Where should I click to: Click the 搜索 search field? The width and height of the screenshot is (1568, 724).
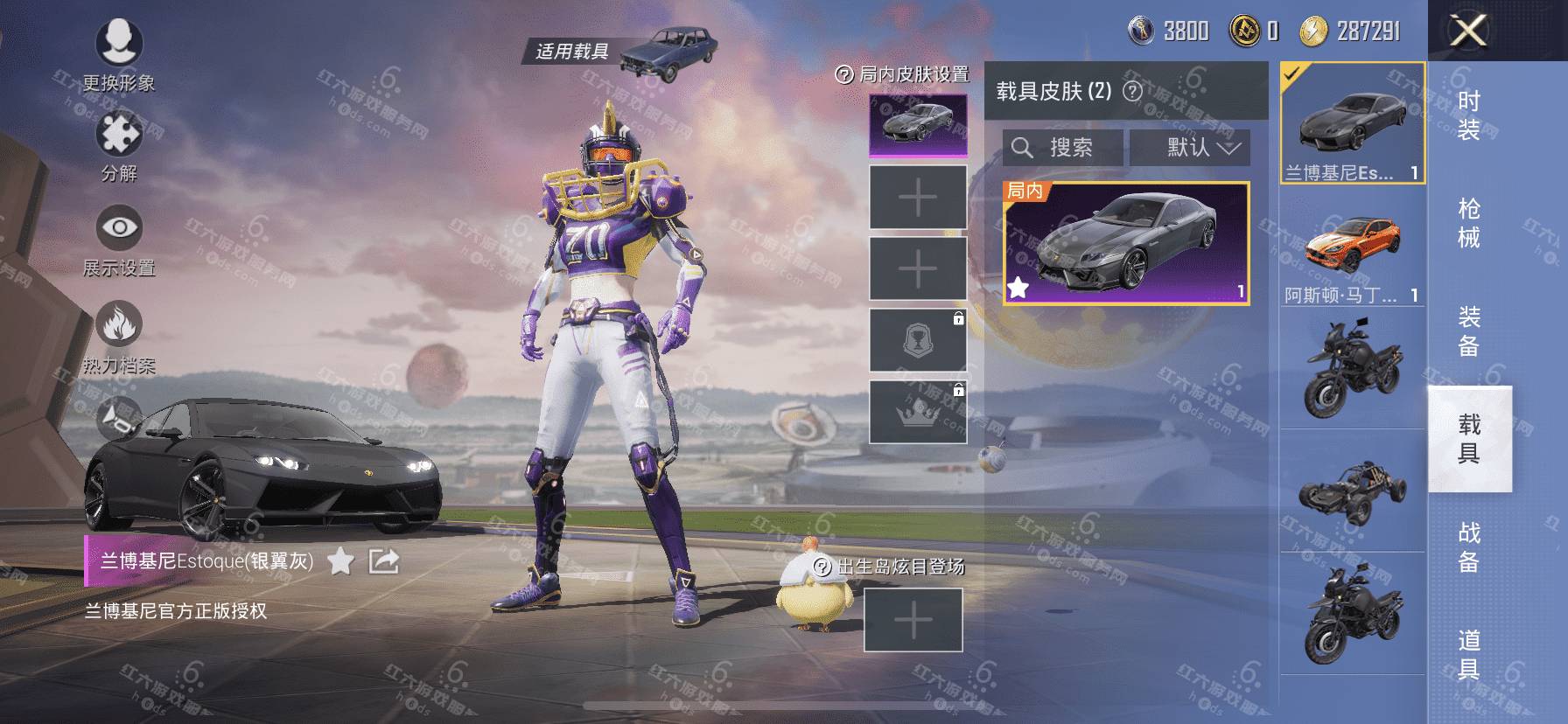click(x=1063, y=147)
